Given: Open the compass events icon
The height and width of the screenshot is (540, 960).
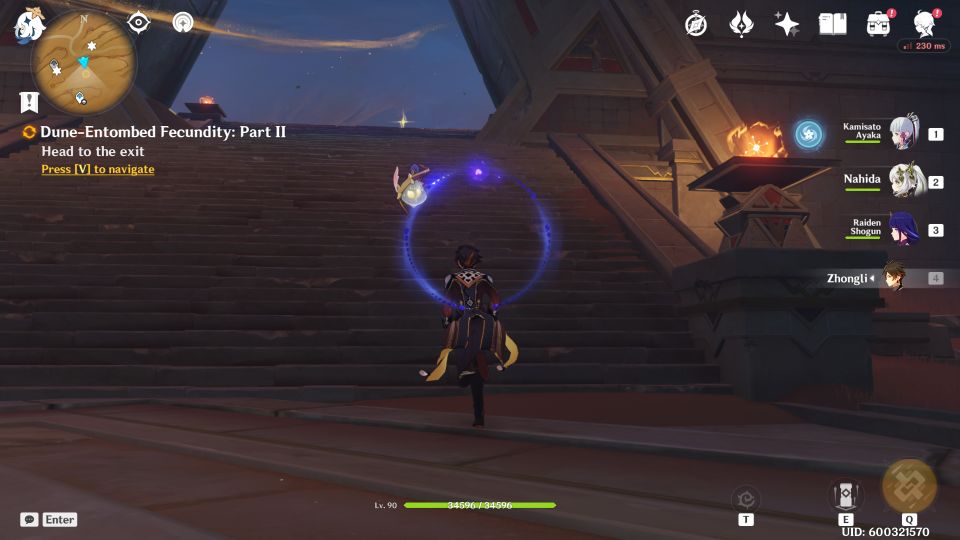Looking at the screenshot, I should coord(696,24).
